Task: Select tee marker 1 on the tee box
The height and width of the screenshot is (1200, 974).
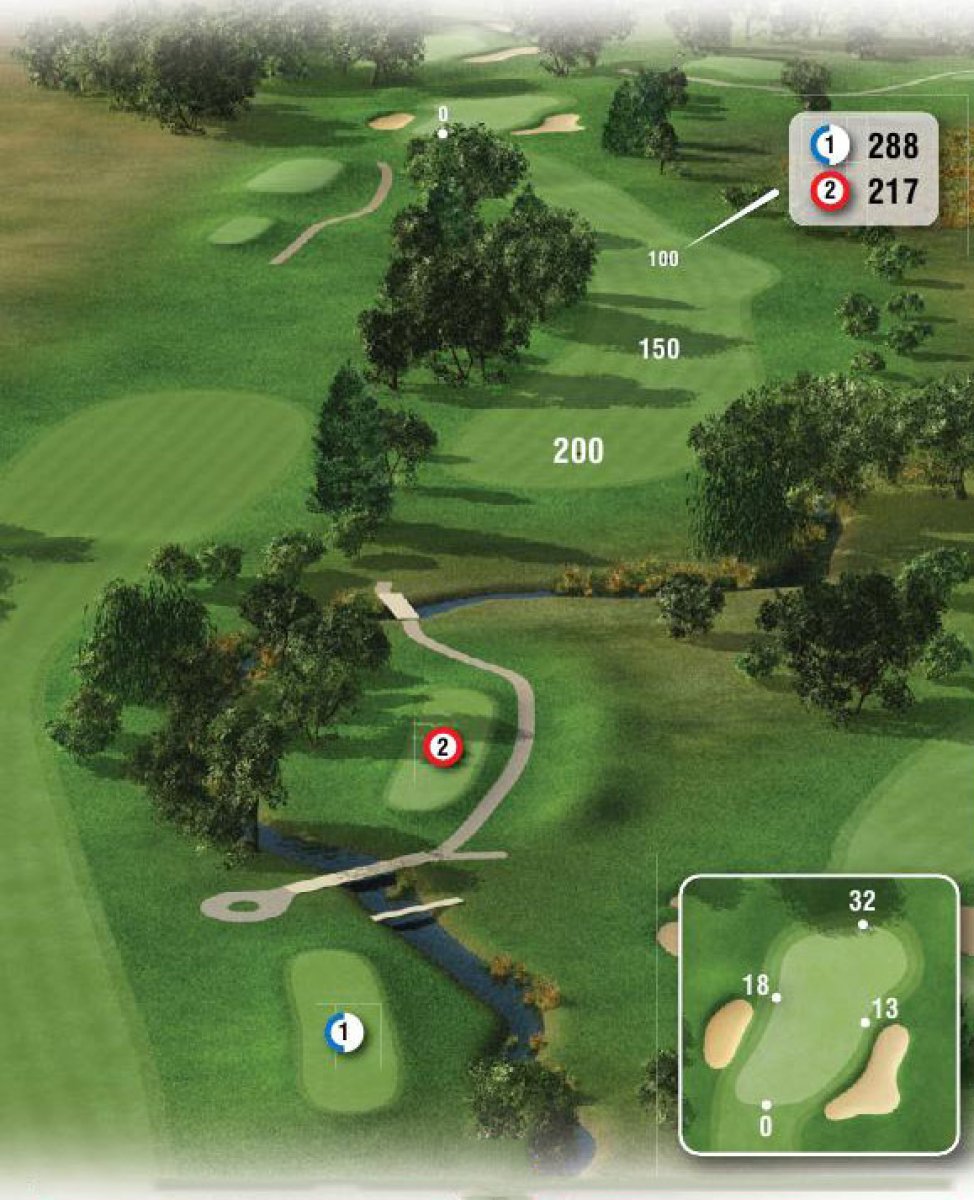Action: pos(344,1032)
